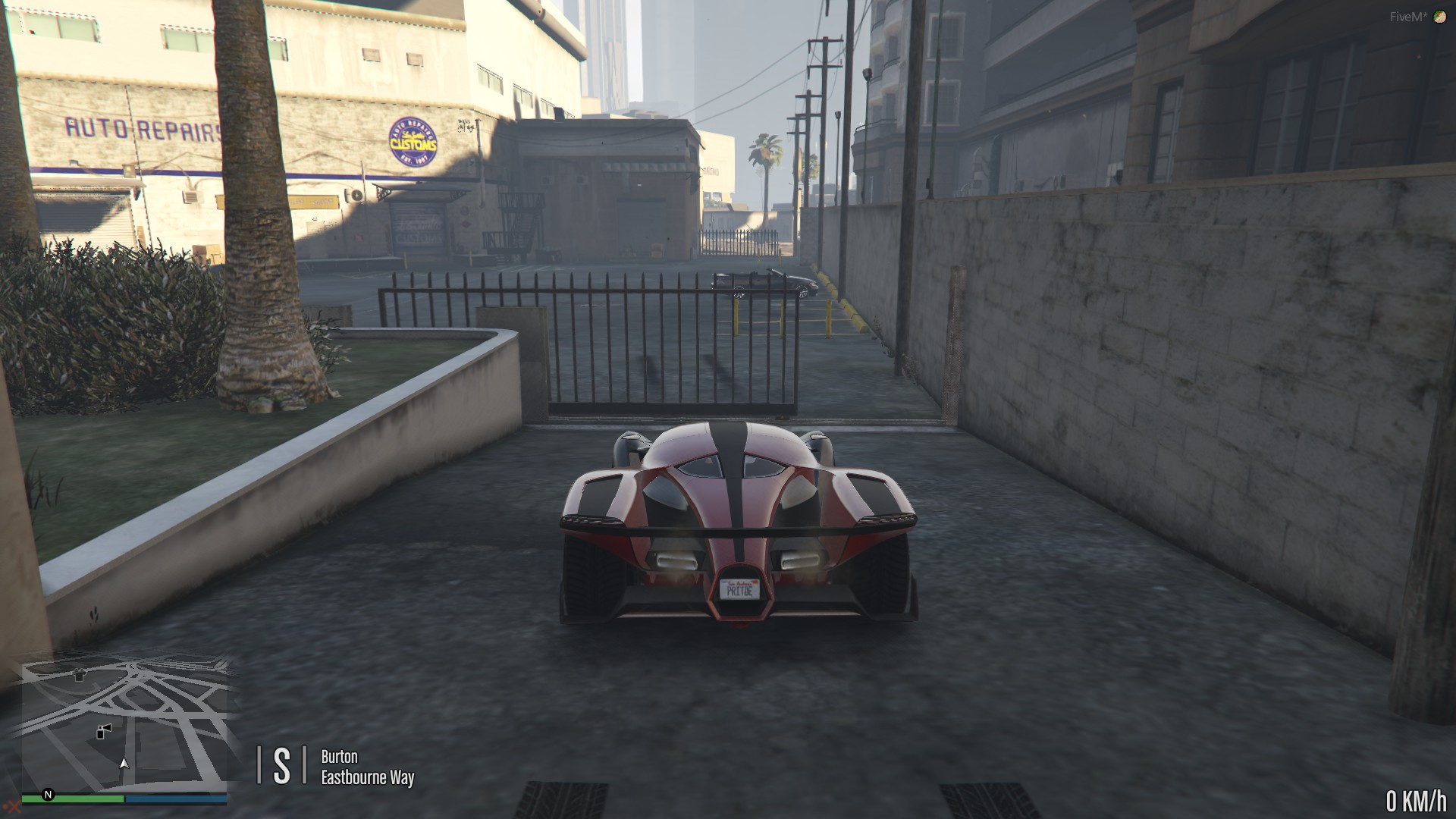Click the blue stamina bar under the minimap
Screen dimensions: 1456x819
pyautogui.click(x=176, y=799)
